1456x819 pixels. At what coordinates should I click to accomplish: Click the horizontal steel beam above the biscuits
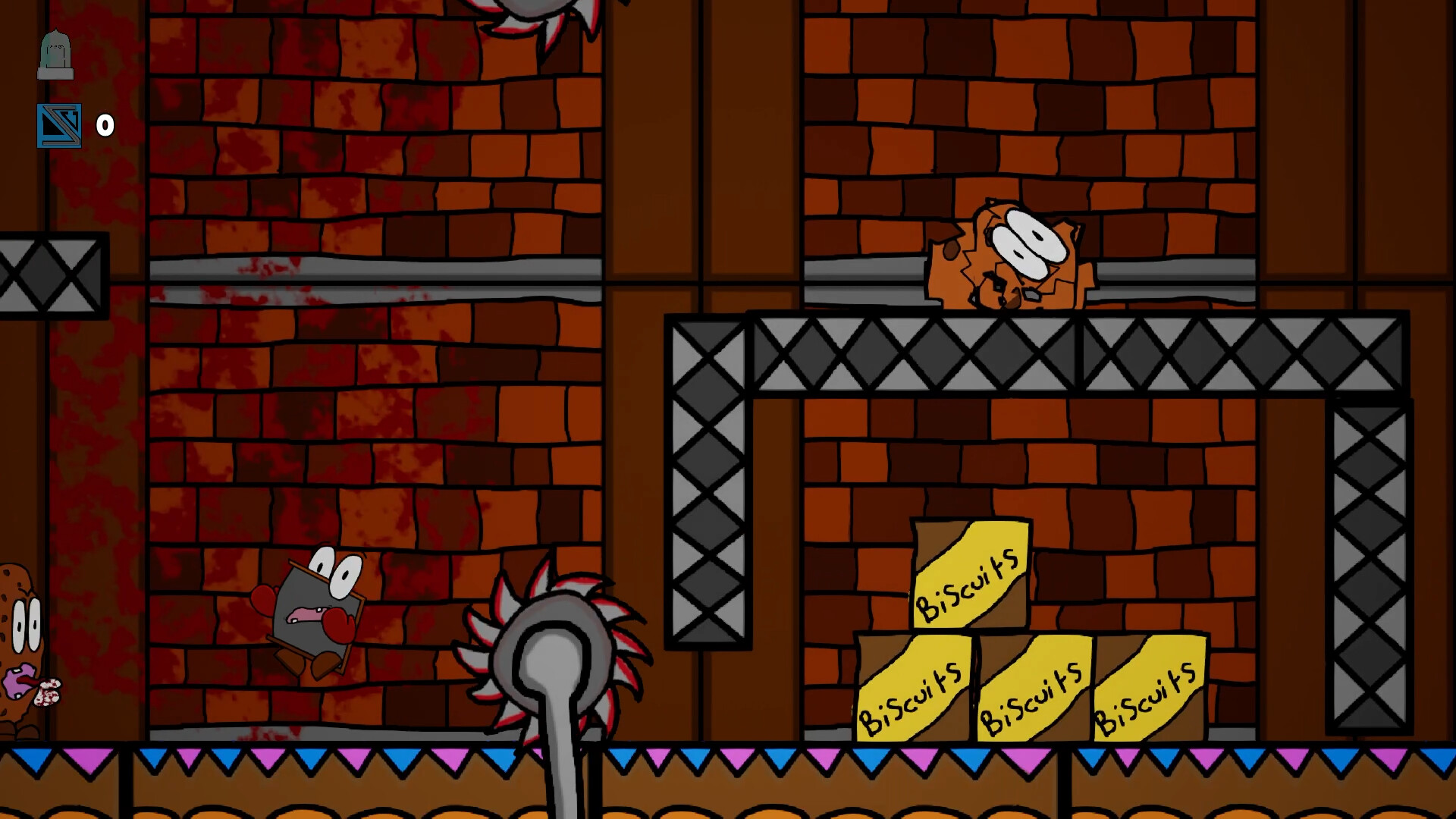(x=1024, y=353)
